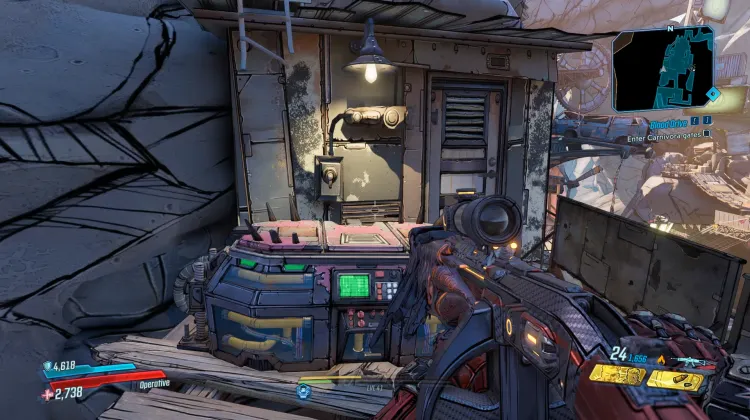Click the incendiary flame element icon
The height and width of the screenshot is (420, 750).
click(x=662, y=360)
